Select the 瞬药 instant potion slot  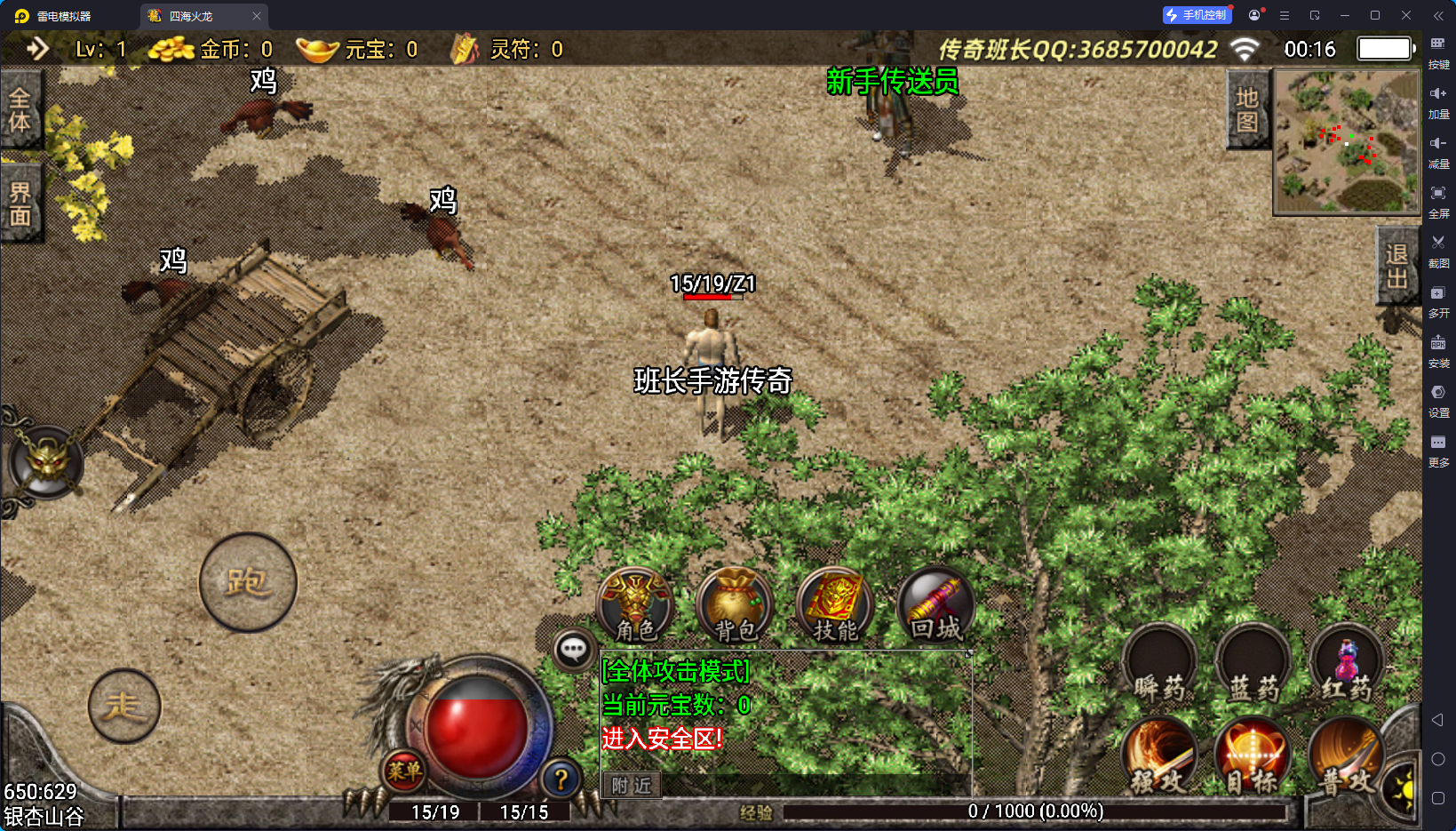click(x=1158, y=667)
